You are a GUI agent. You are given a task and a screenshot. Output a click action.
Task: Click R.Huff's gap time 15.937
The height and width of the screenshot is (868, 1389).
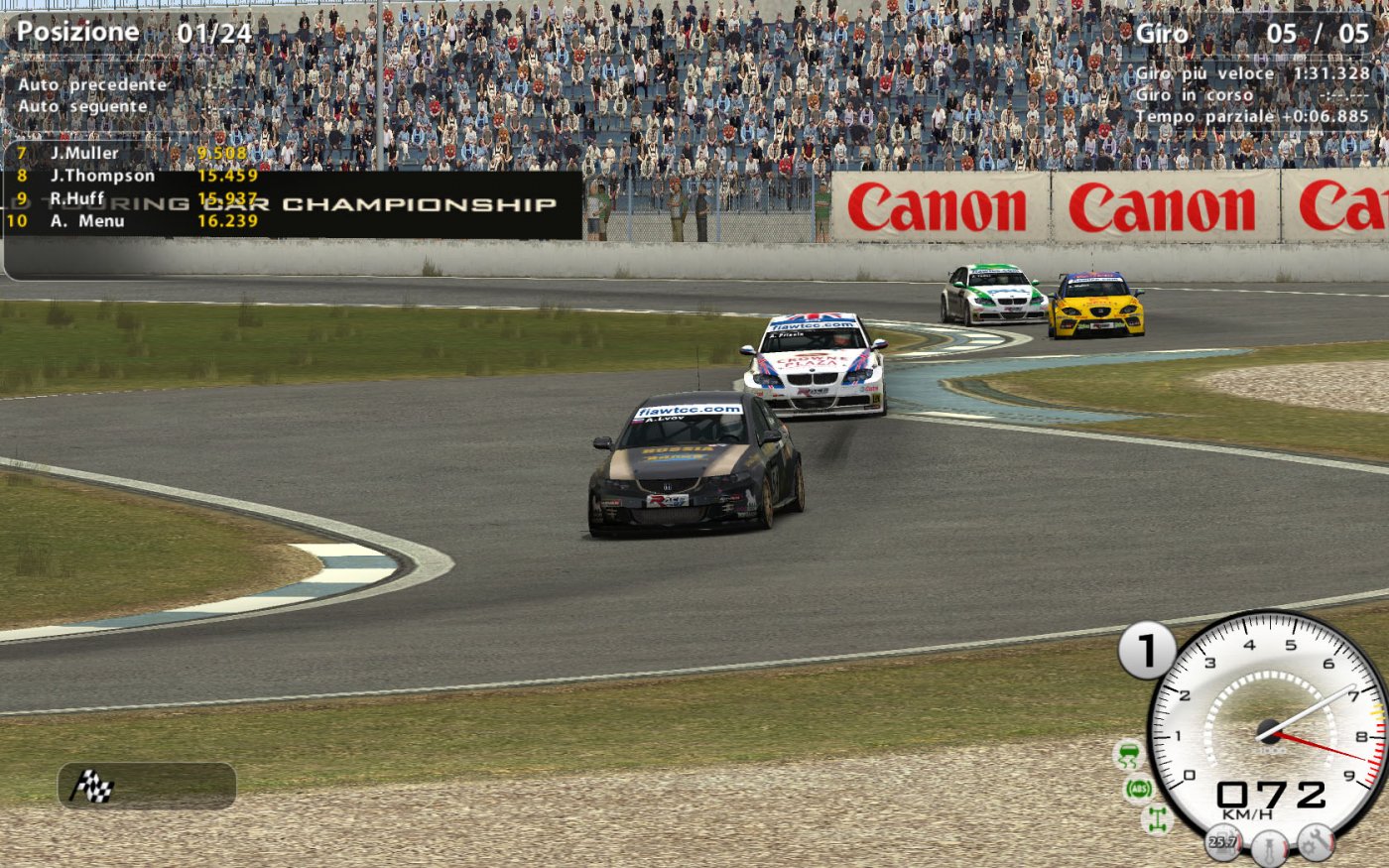click(225, 197)
